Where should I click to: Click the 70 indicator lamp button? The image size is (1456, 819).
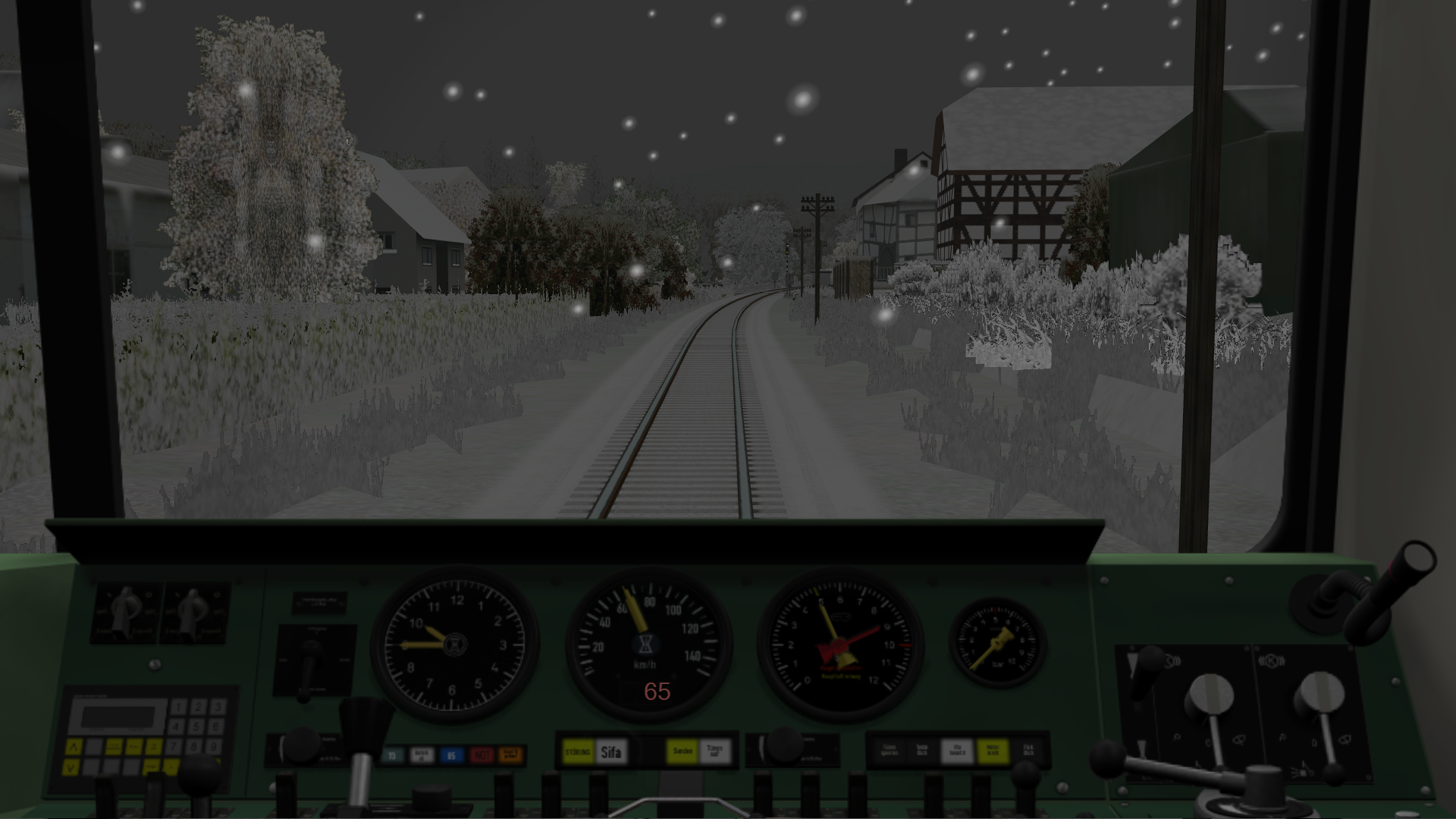click(x=392, y=755)
